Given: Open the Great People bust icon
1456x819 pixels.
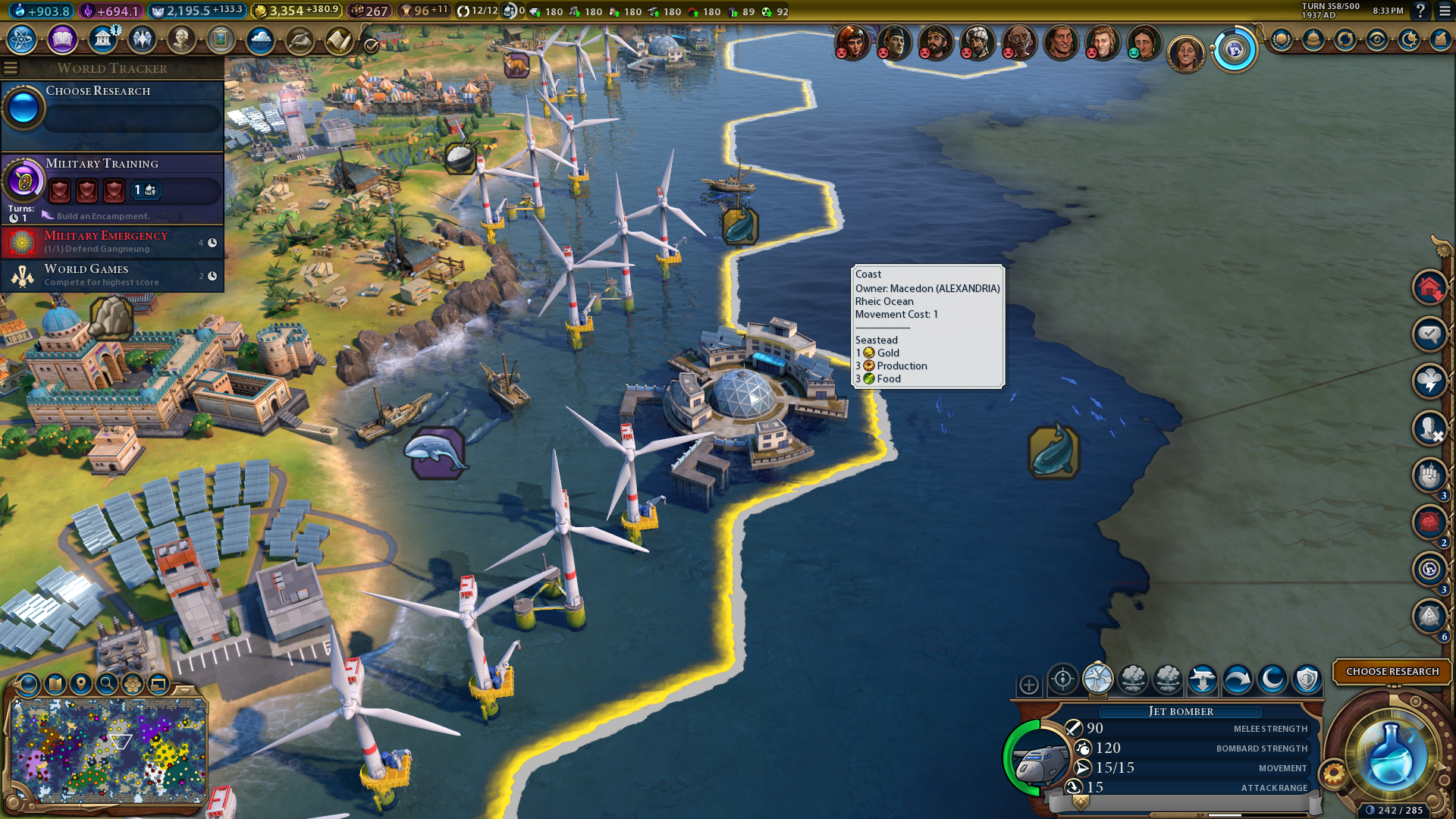Looking at the screenshot, I should point(181,39).
